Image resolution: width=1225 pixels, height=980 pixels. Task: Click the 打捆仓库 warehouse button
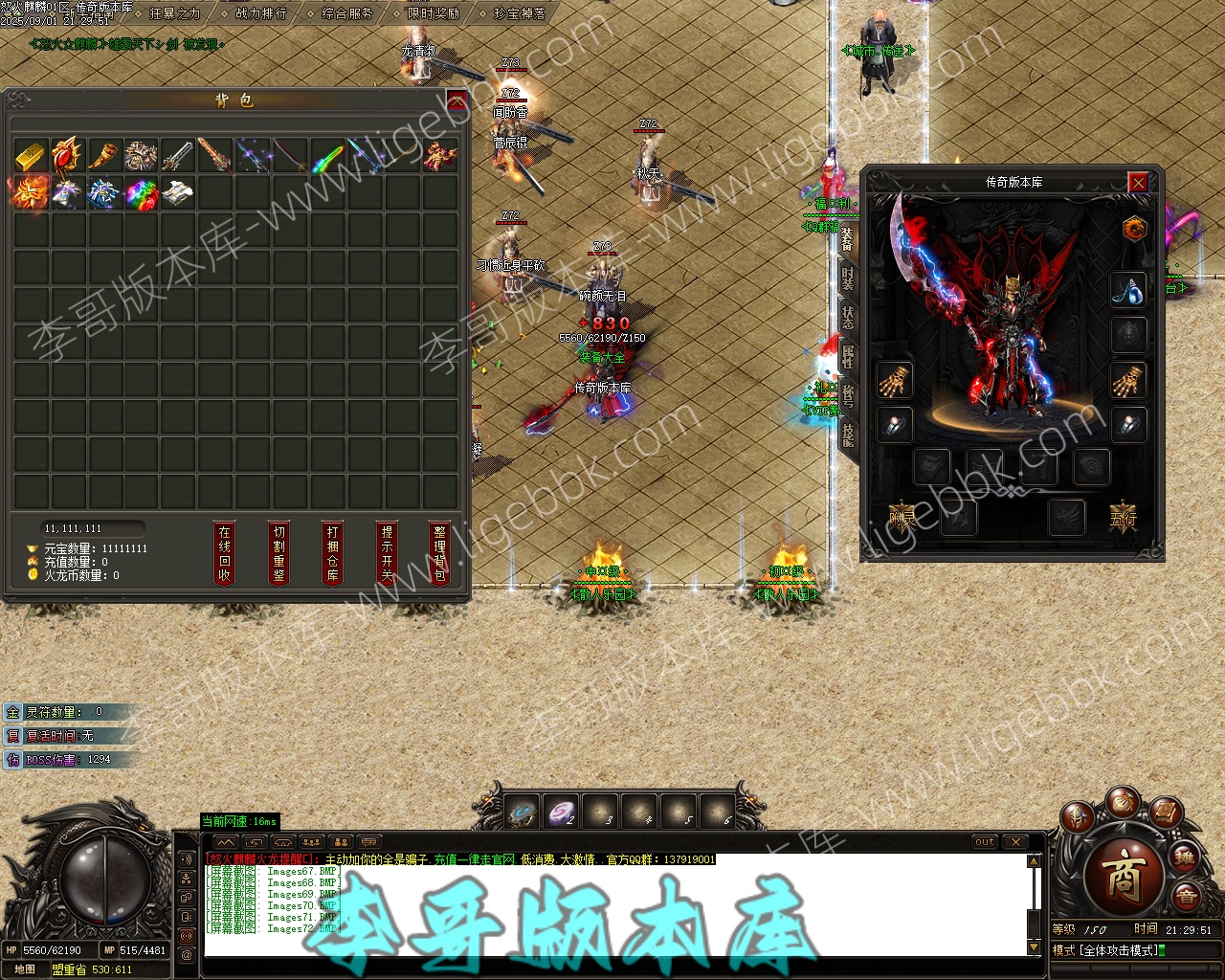tap(332, 553)
